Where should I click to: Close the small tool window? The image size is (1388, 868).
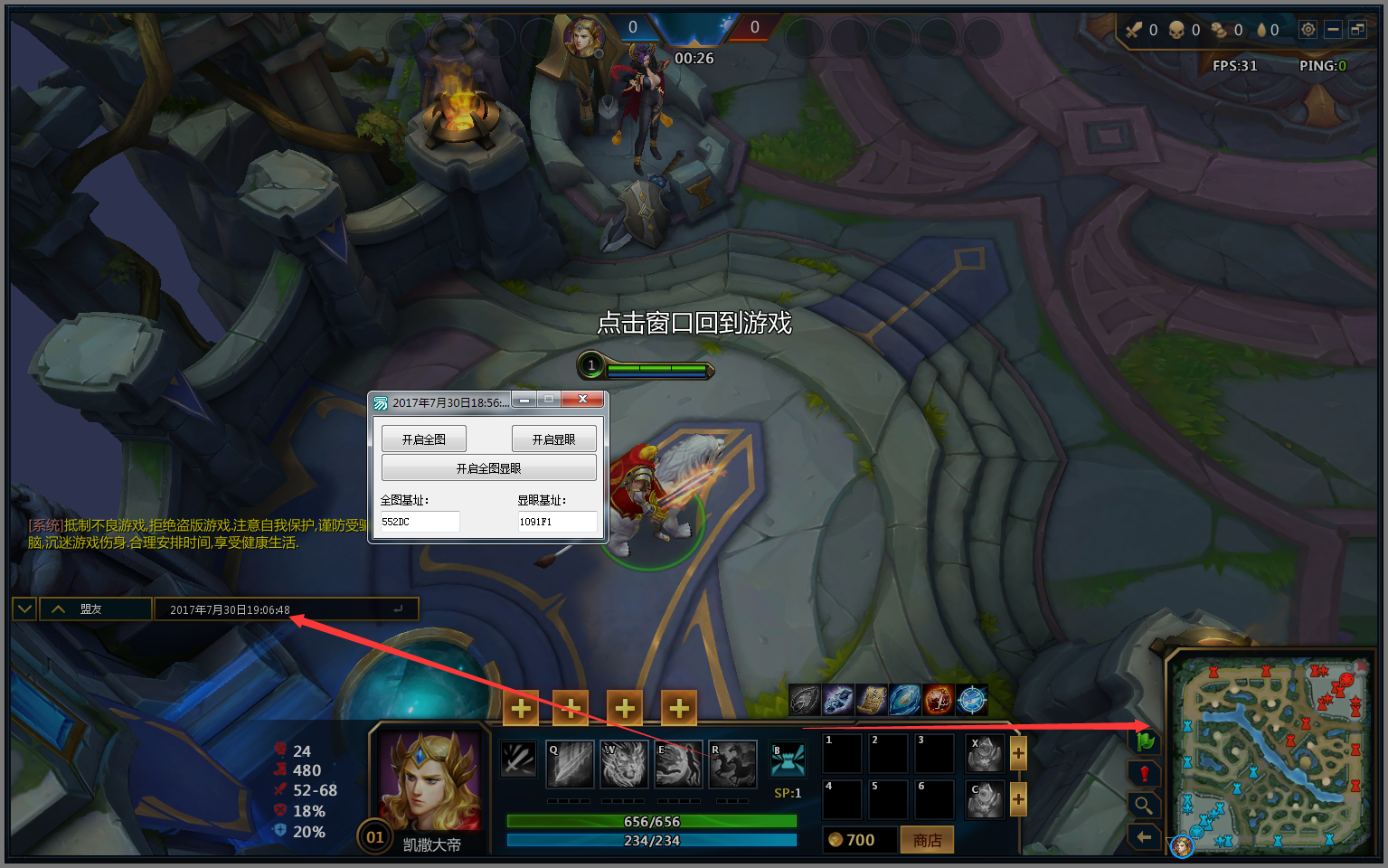[x=582, y=400]
